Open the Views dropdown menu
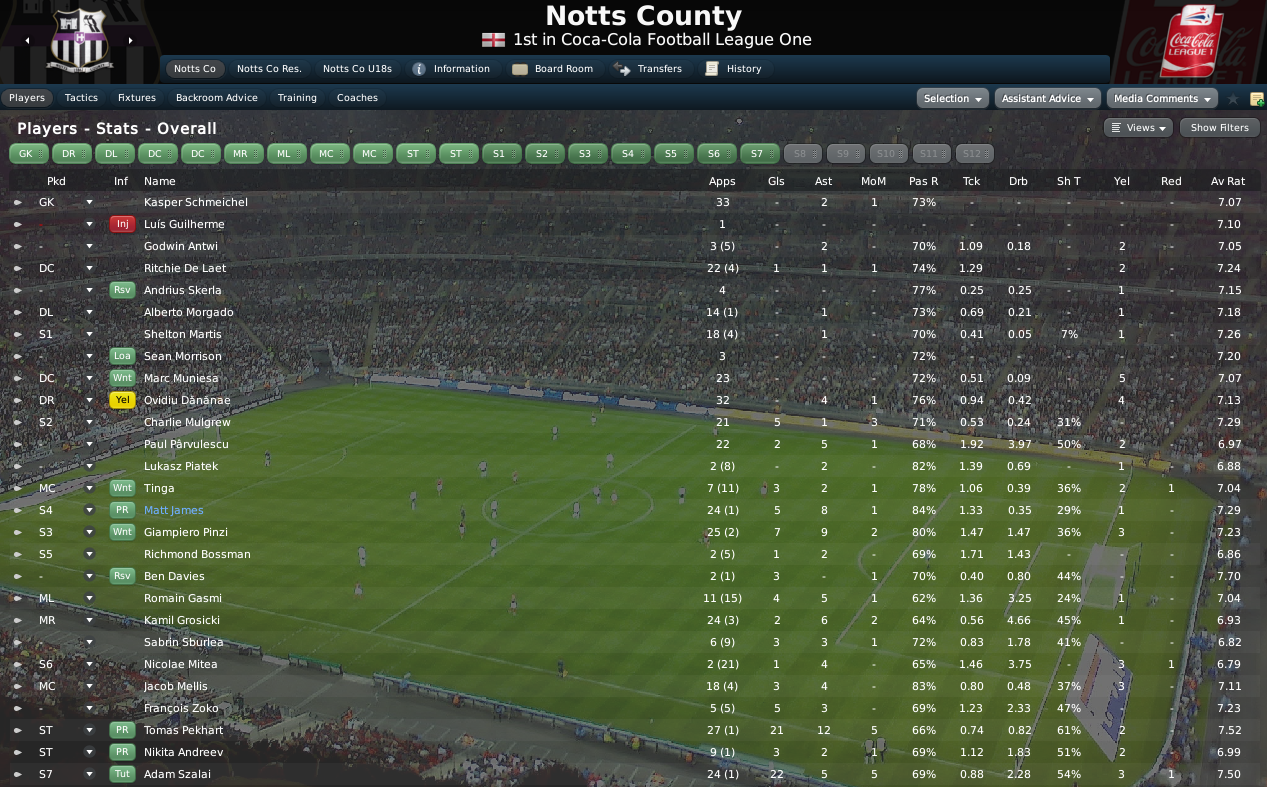Viewport: 1267px width, 787px height. (1139, 128)
